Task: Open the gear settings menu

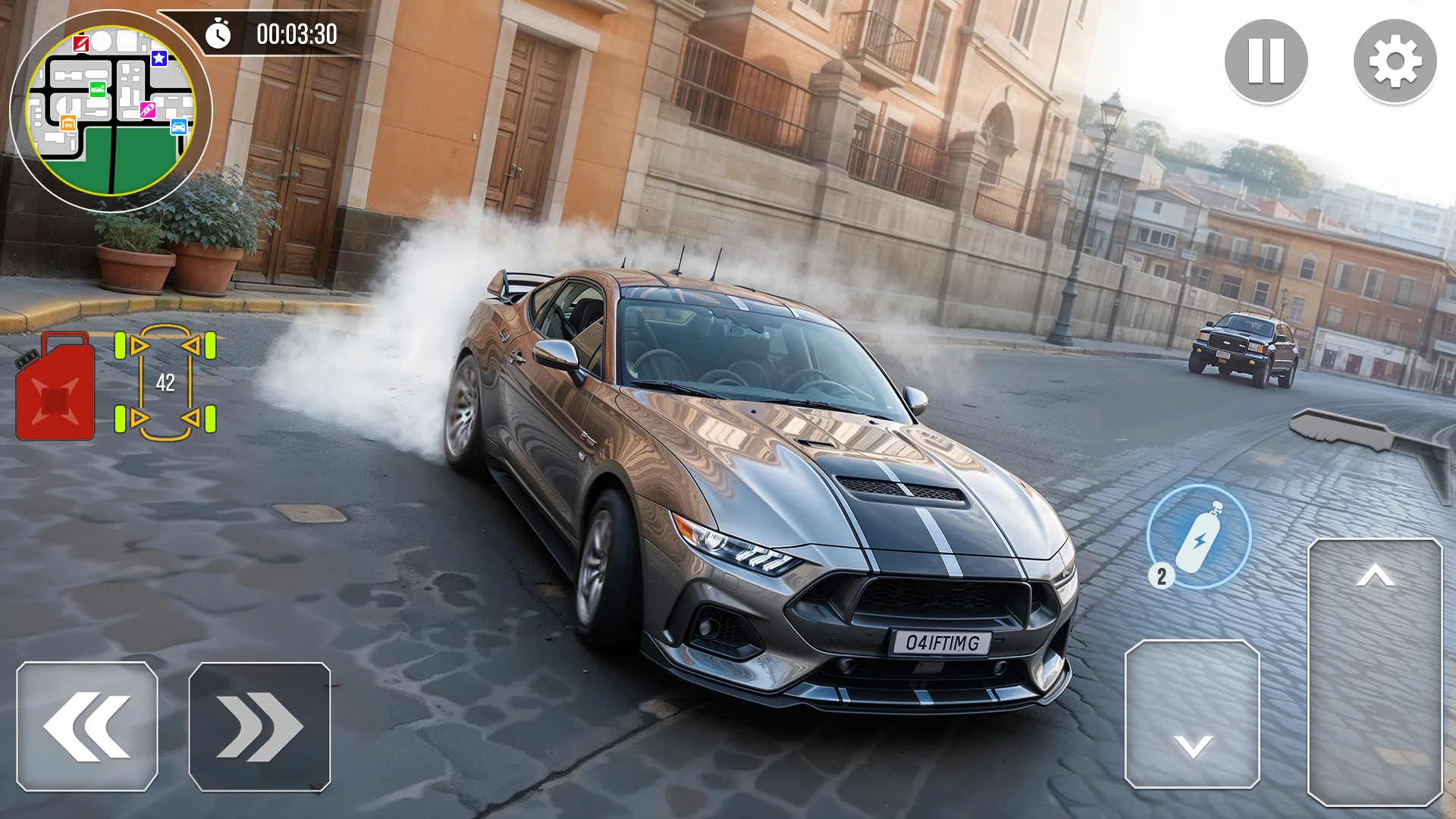Action: [x=1395, y=61]
